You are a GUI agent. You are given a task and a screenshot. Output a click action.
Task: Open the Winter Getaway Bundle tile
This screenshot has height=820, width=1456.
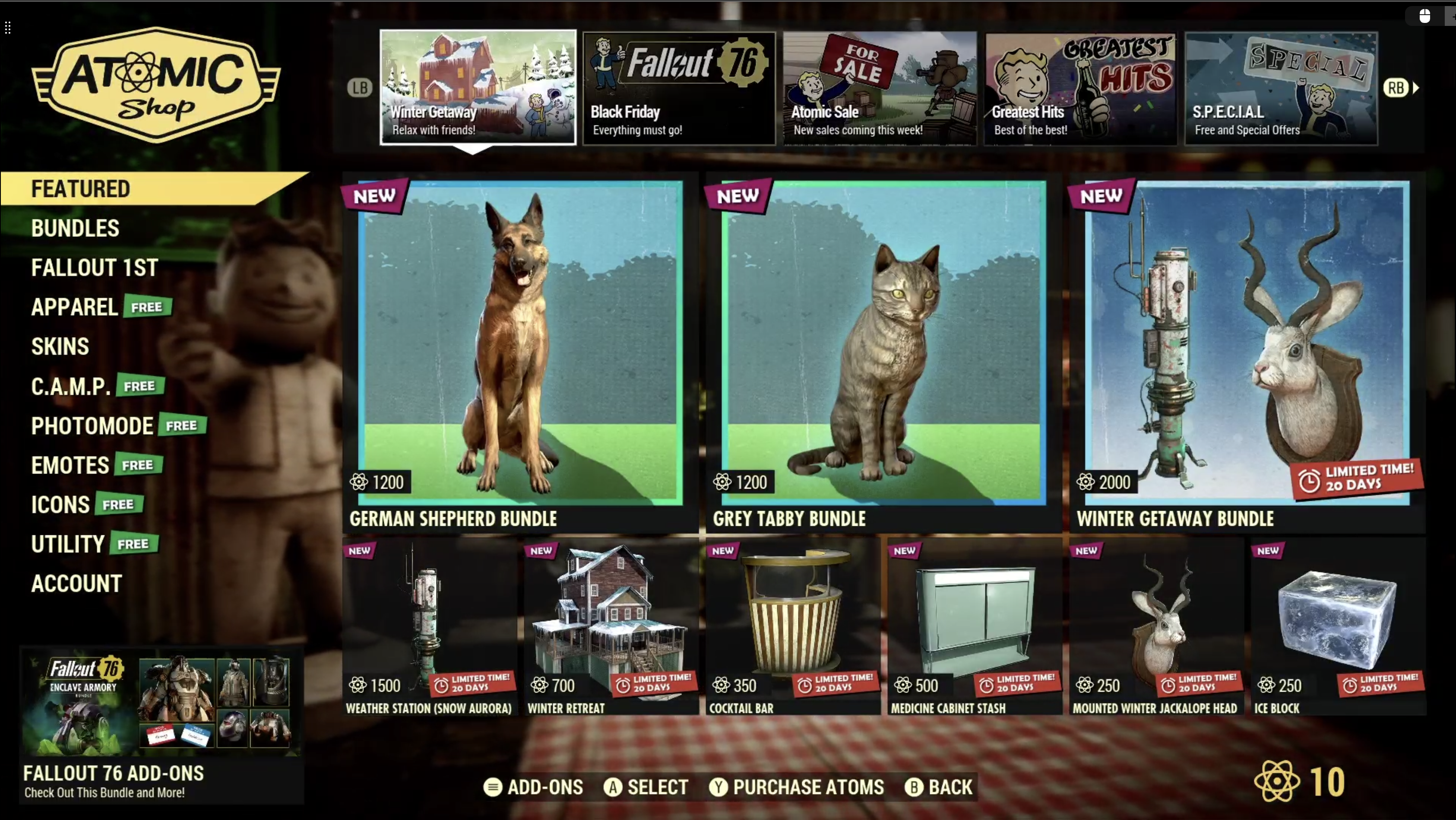(x=1247, y=351)
